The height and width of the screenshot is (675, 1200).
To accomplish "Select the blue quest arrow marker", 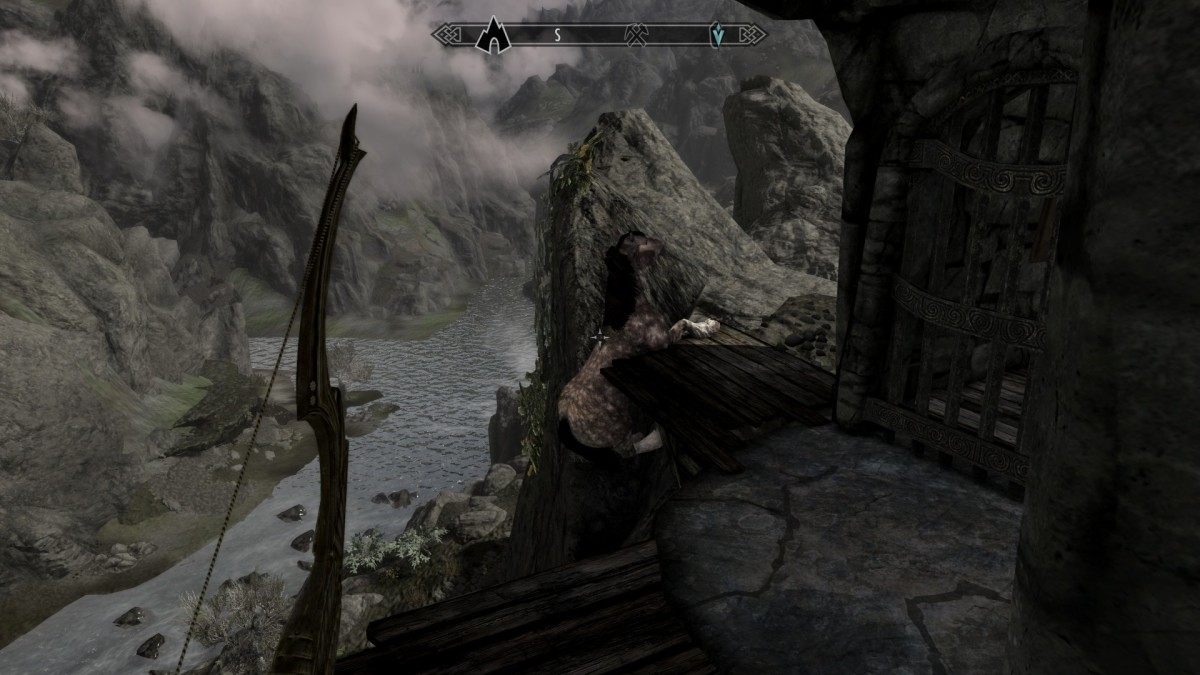I will pos(717,35).
